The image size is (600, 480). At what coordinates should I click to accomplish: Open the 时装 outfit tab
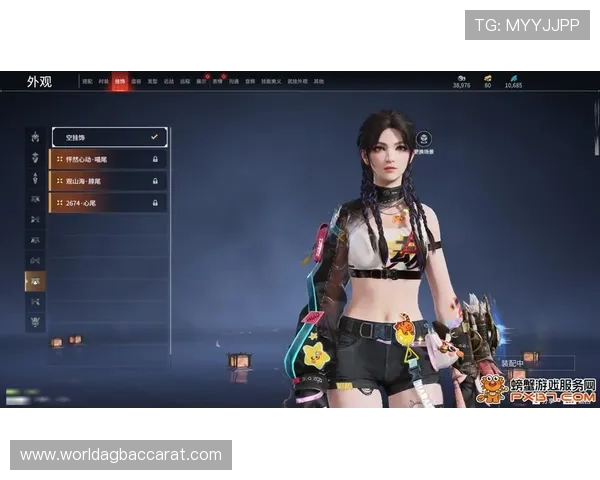[103, 82]
